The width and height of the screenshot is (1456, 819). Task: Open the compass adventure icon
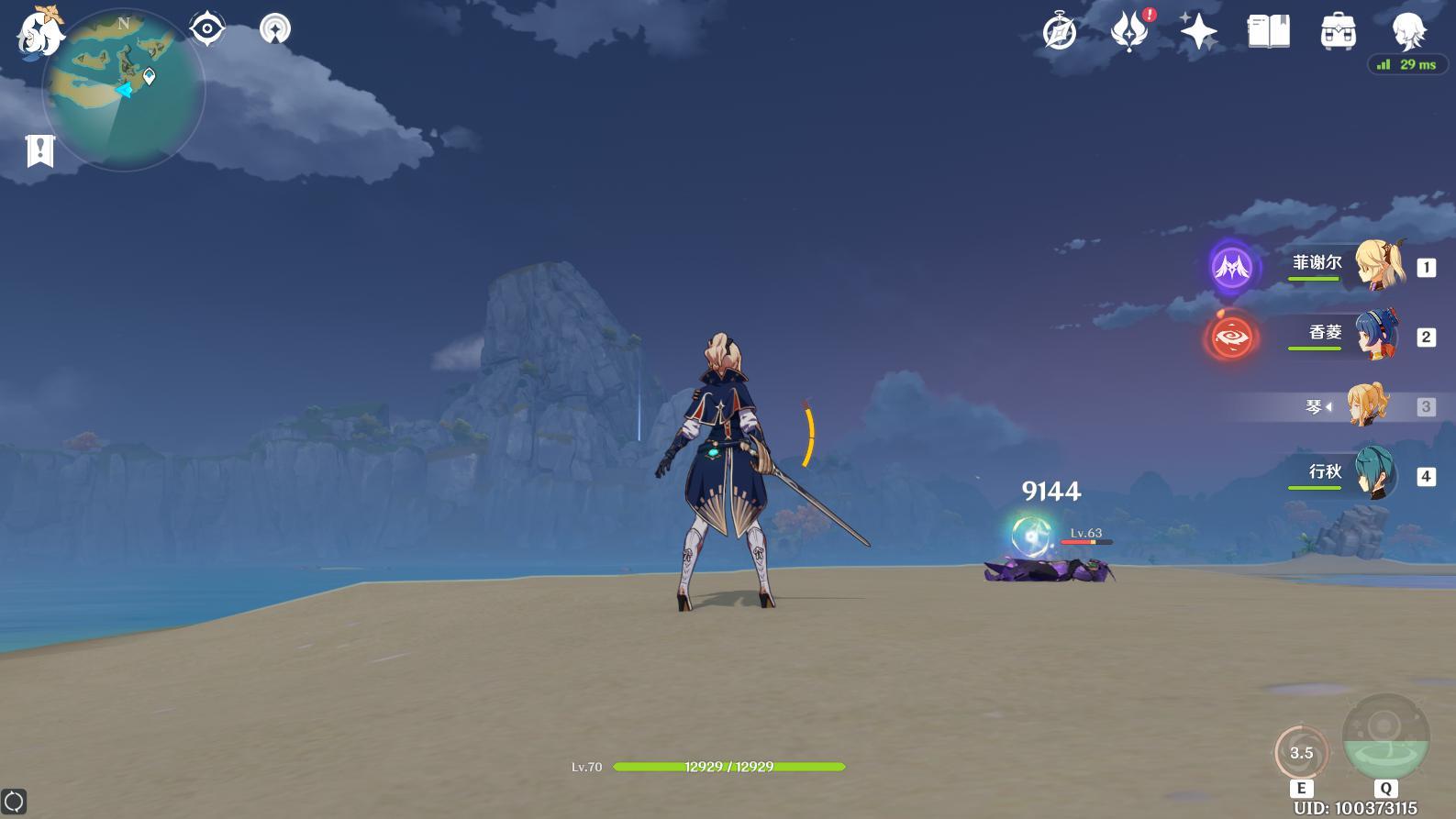1060,33
